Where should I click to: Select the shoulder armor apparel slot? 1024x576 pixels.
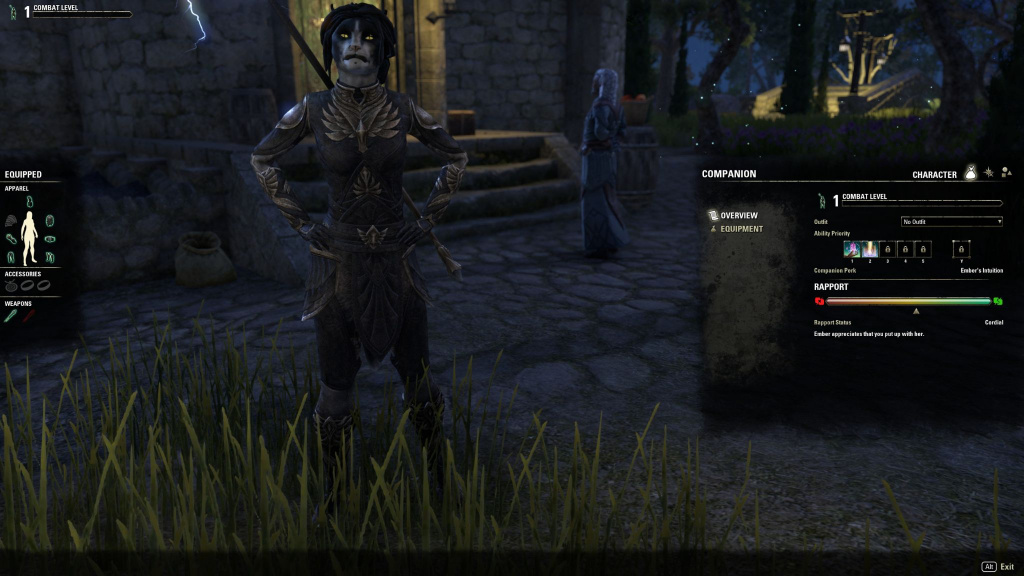pos(12,221)
